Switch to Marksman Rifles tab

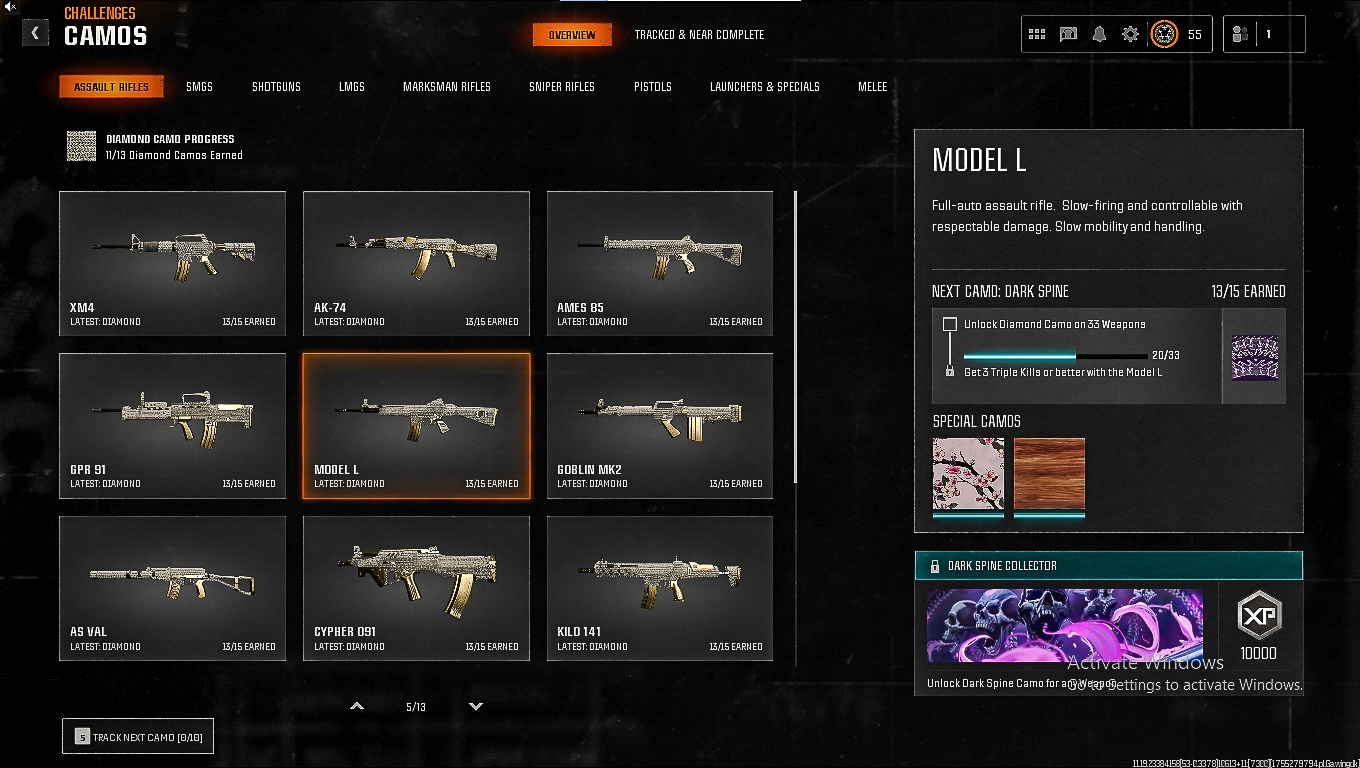pyautogui.click(x=446, y=87)
